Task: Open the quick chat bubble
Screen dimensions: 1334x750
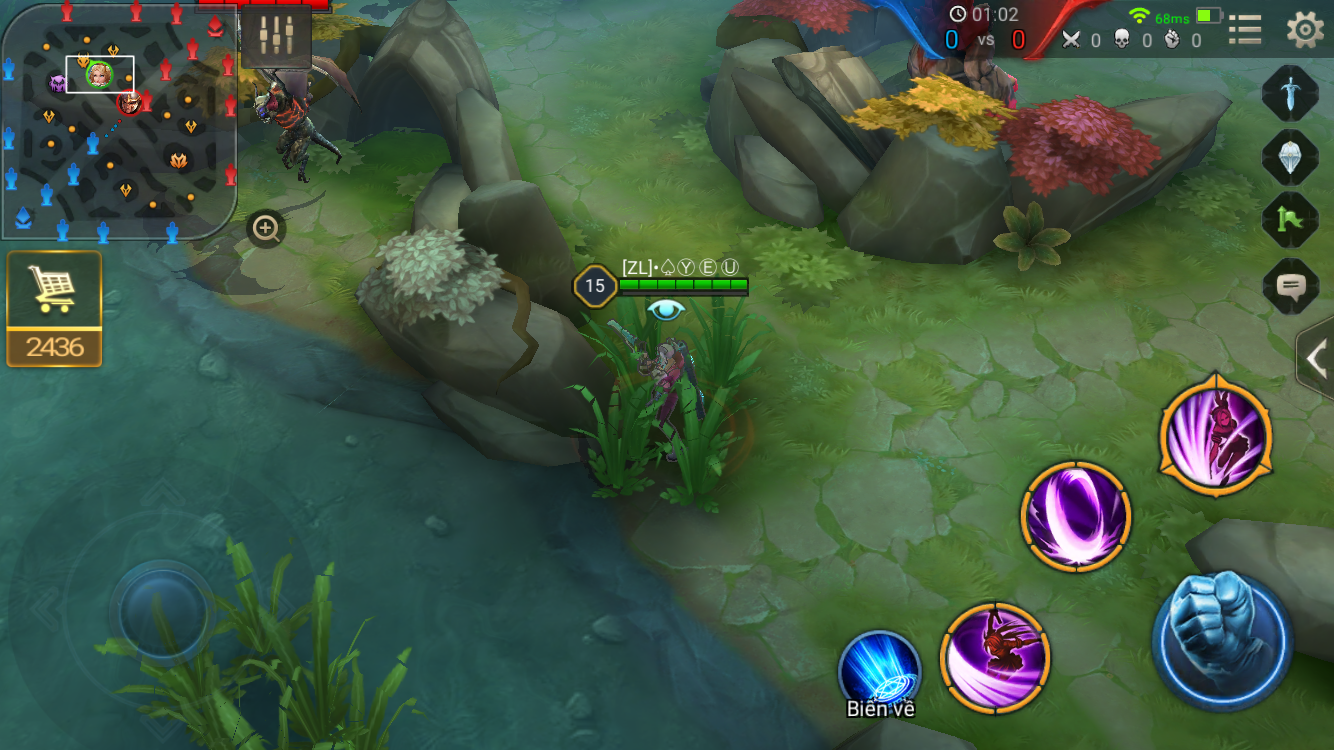Action: [1290, 287]
